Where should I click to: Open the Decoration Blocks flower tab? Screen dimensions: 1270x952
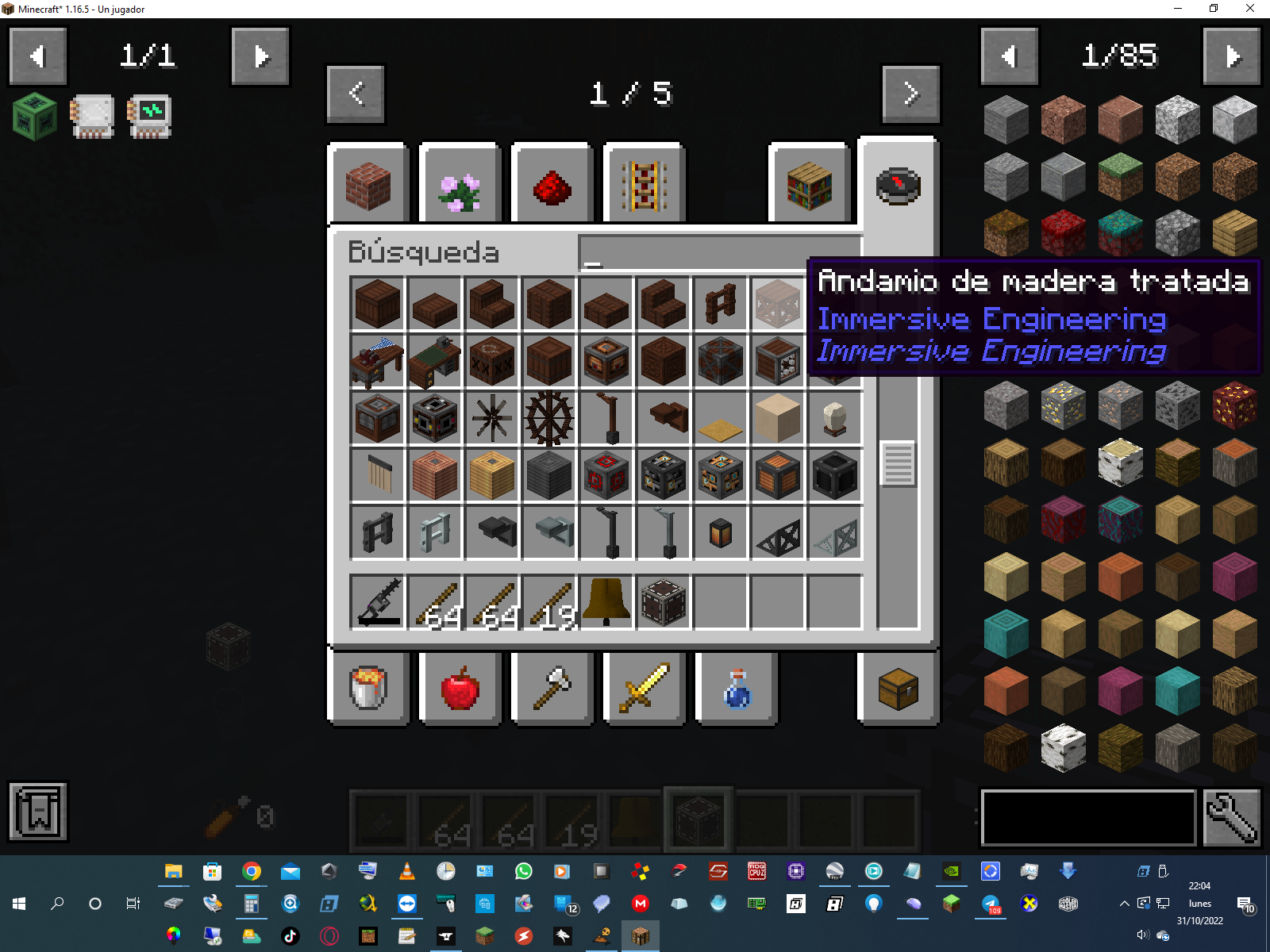pos(460,186)
